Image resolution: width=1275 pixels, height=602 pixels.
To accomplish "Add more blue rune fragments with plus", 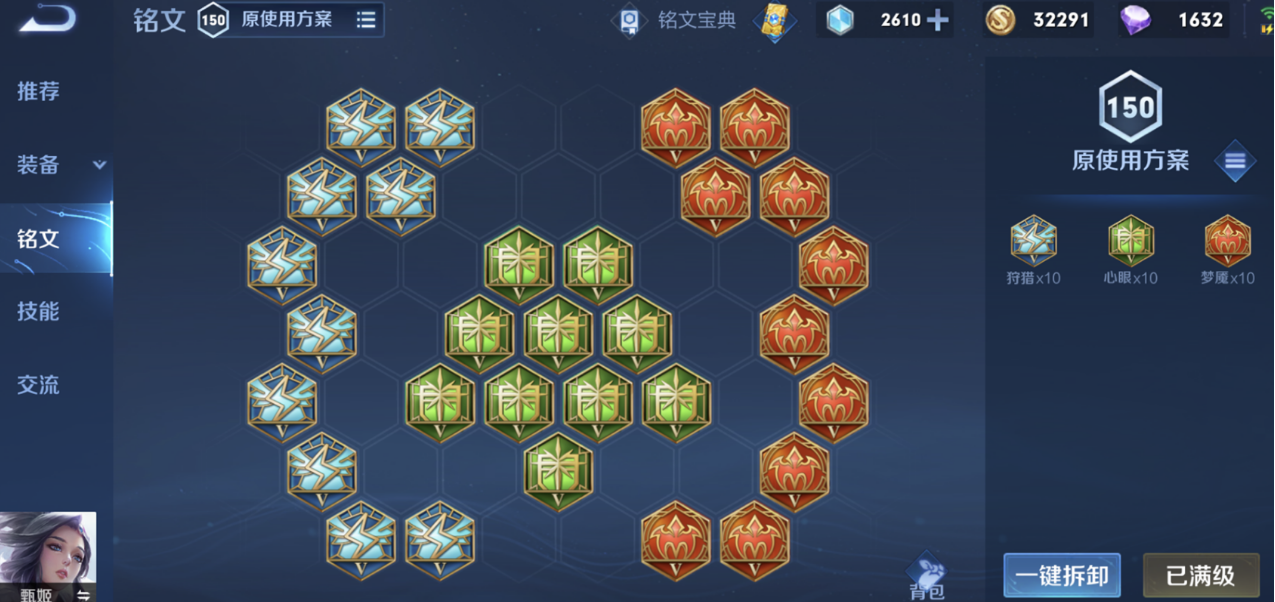I will tap(937, 20).
